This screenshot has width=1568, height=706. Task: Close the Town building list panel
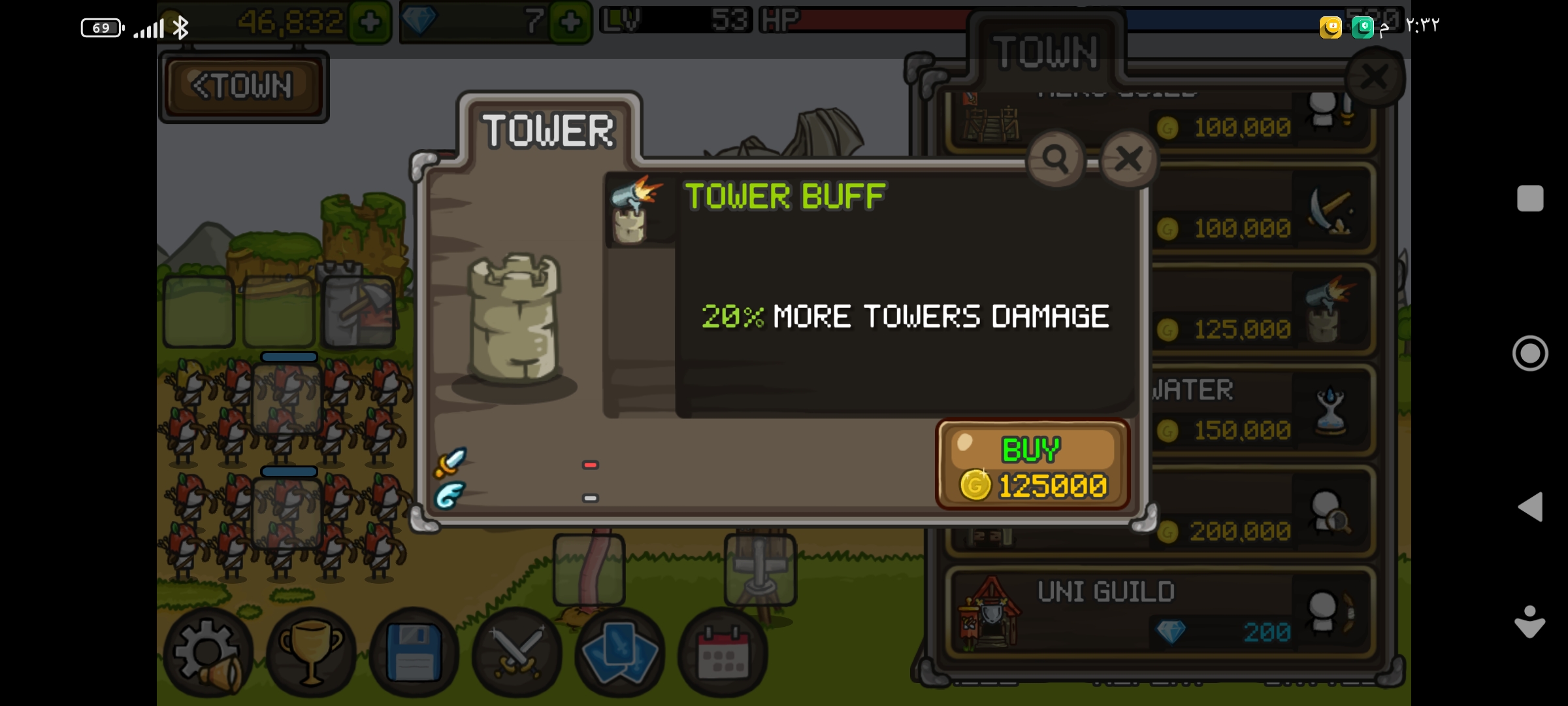[1375, 77]
